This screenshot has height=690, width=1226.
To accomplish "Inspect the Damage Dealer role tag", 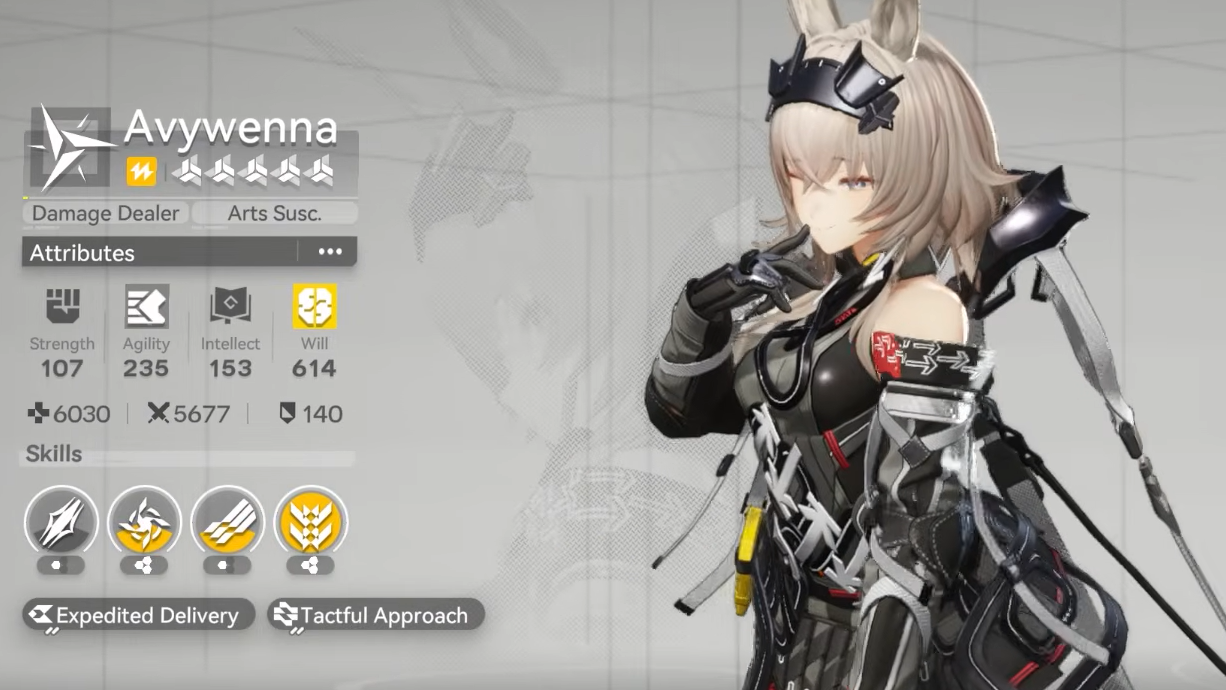I will point(105,213).
